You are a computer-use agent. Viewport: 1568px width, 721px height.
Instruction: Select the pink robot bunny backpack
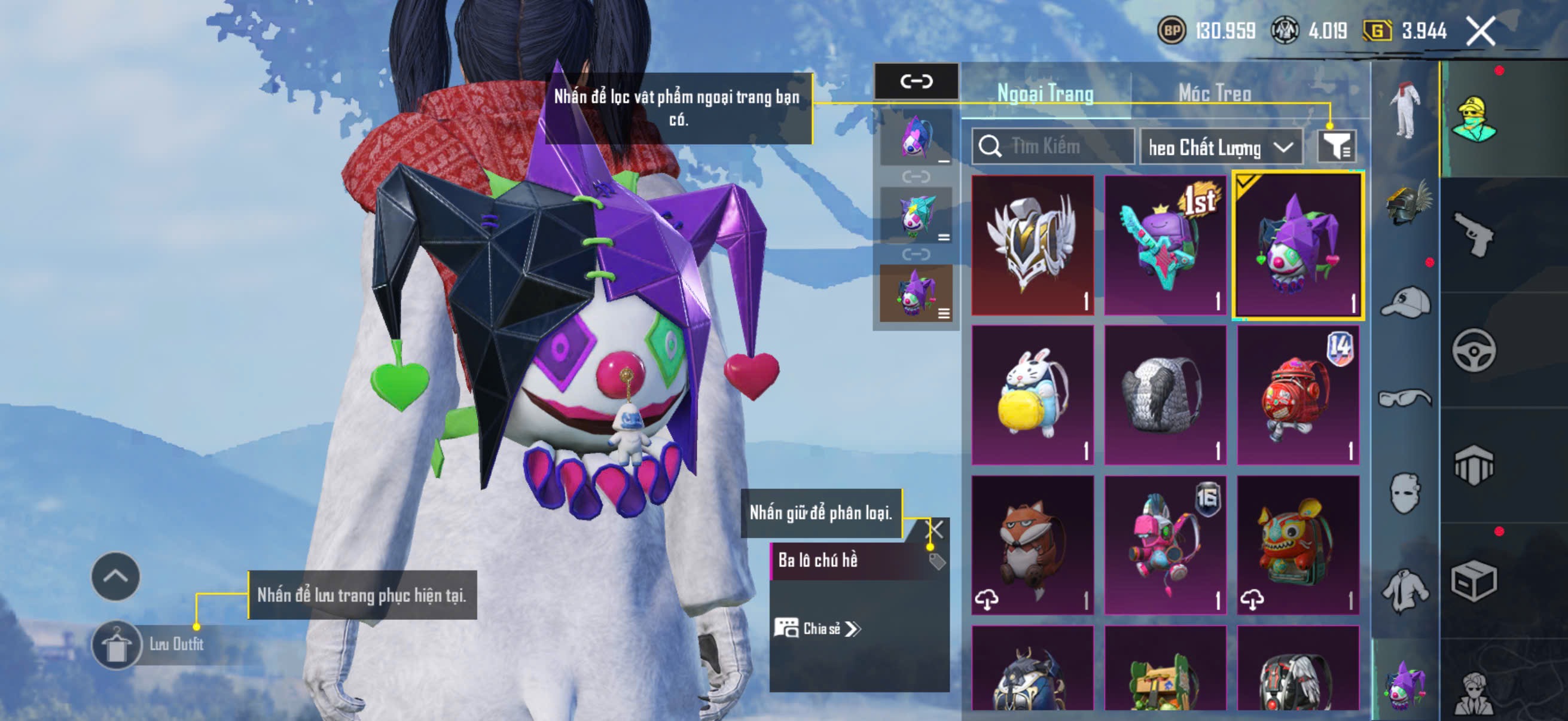(x=1165, y=545)
